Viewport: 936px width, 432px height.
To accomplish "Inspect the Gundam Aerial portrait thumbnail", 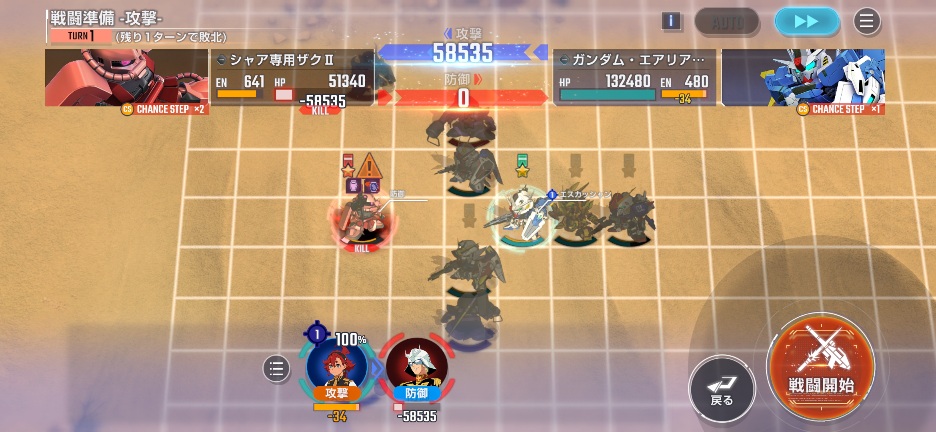I will click(803, 77).
